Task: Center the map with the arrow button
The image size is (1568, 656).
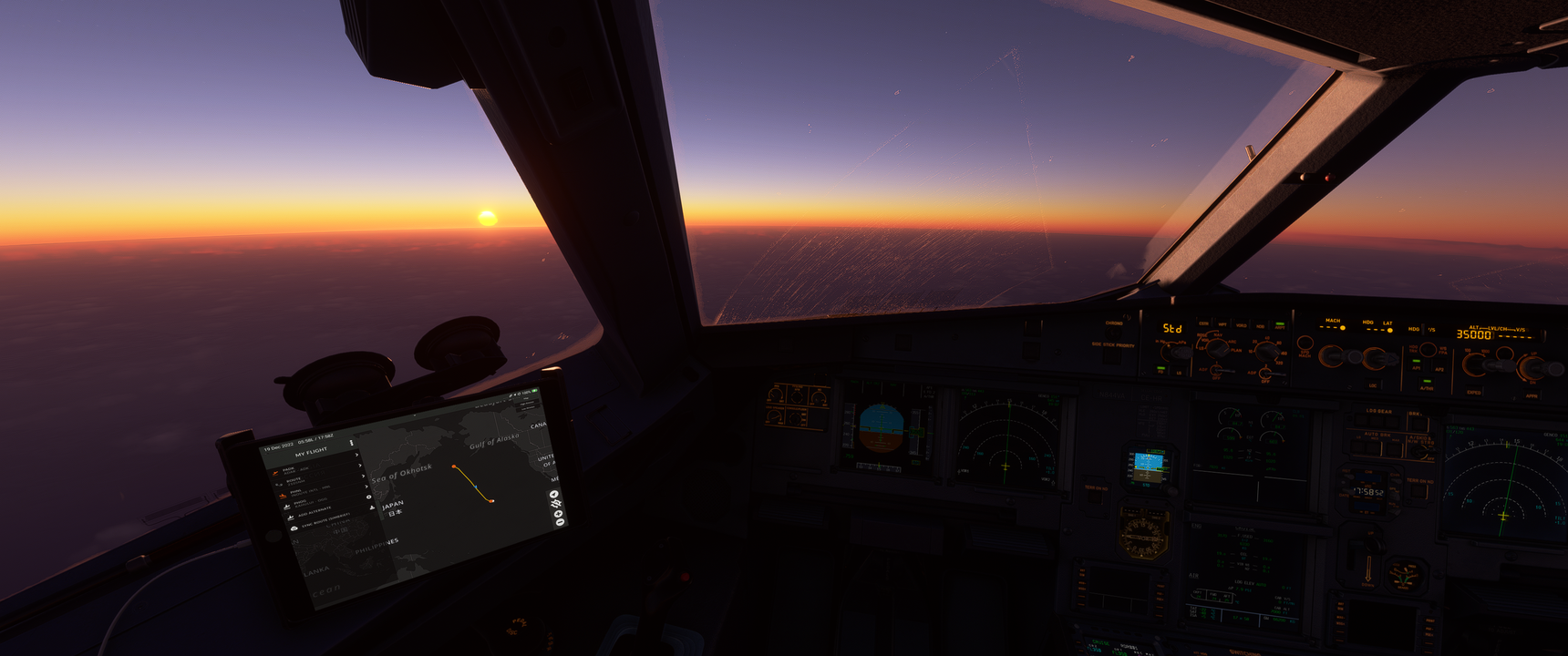Action: [554, 495]
